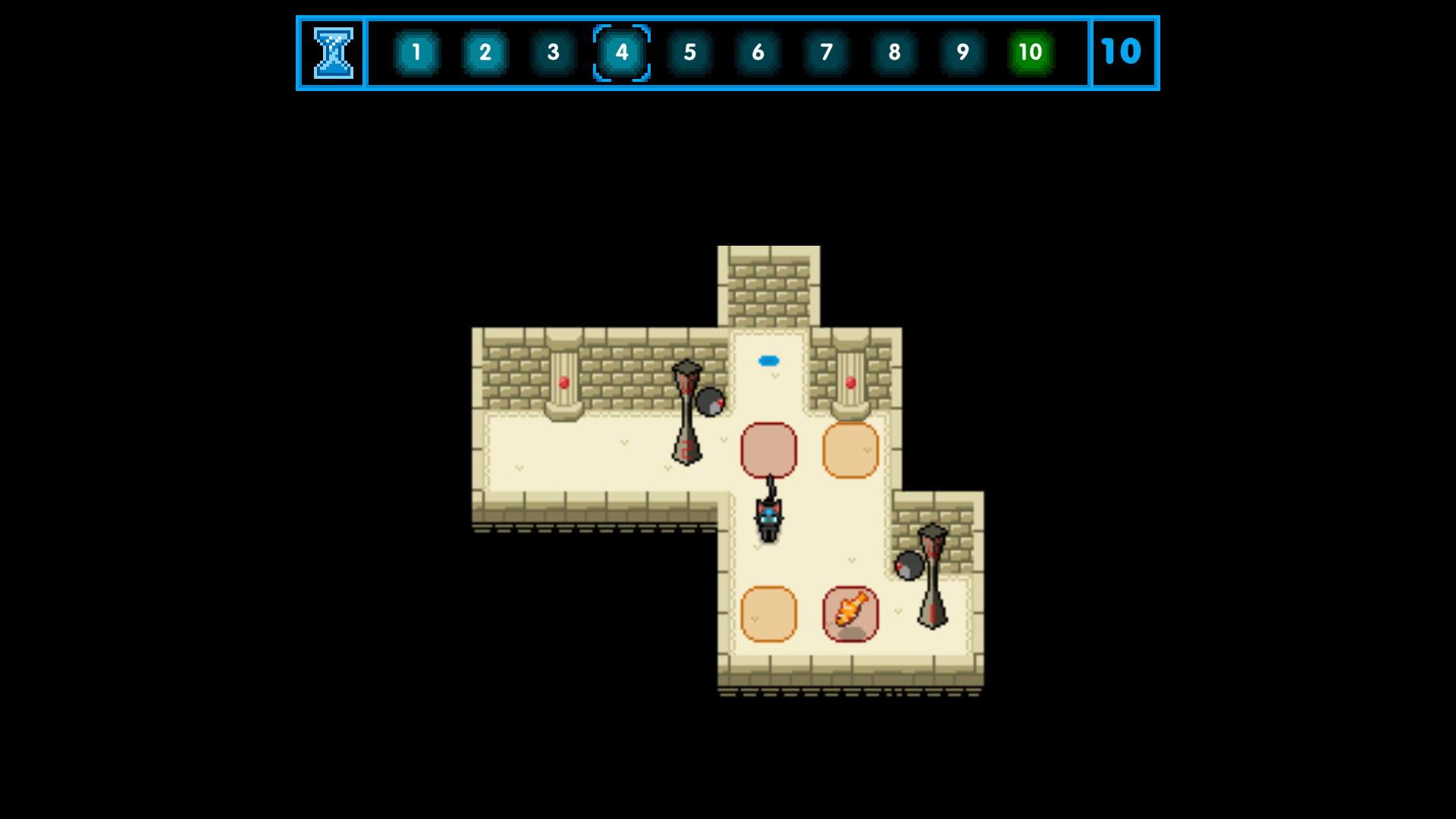
Task: Open level 5
Action: pyautogui.click(x=689, y=53)
